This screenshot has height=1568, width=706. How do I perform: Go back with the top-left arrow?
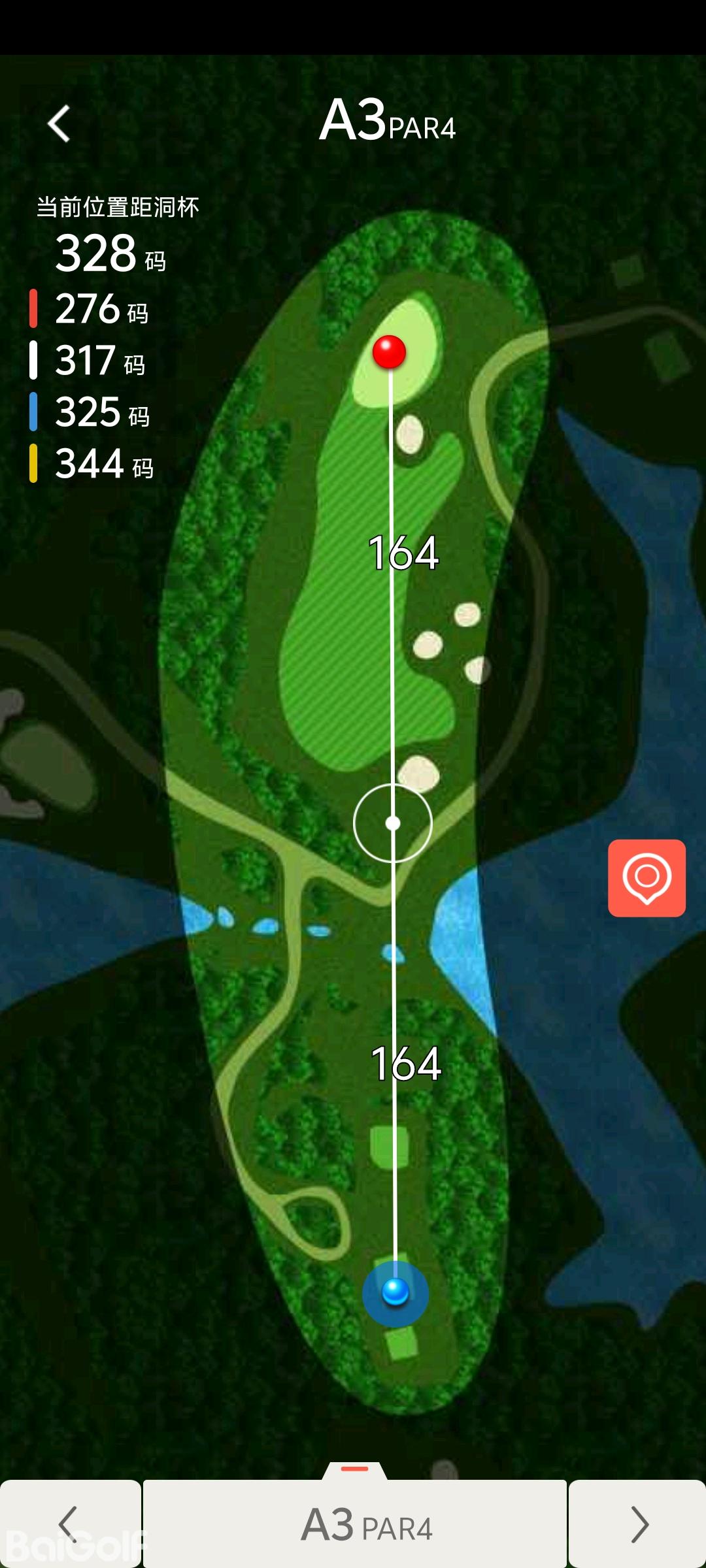coord(59,123)
